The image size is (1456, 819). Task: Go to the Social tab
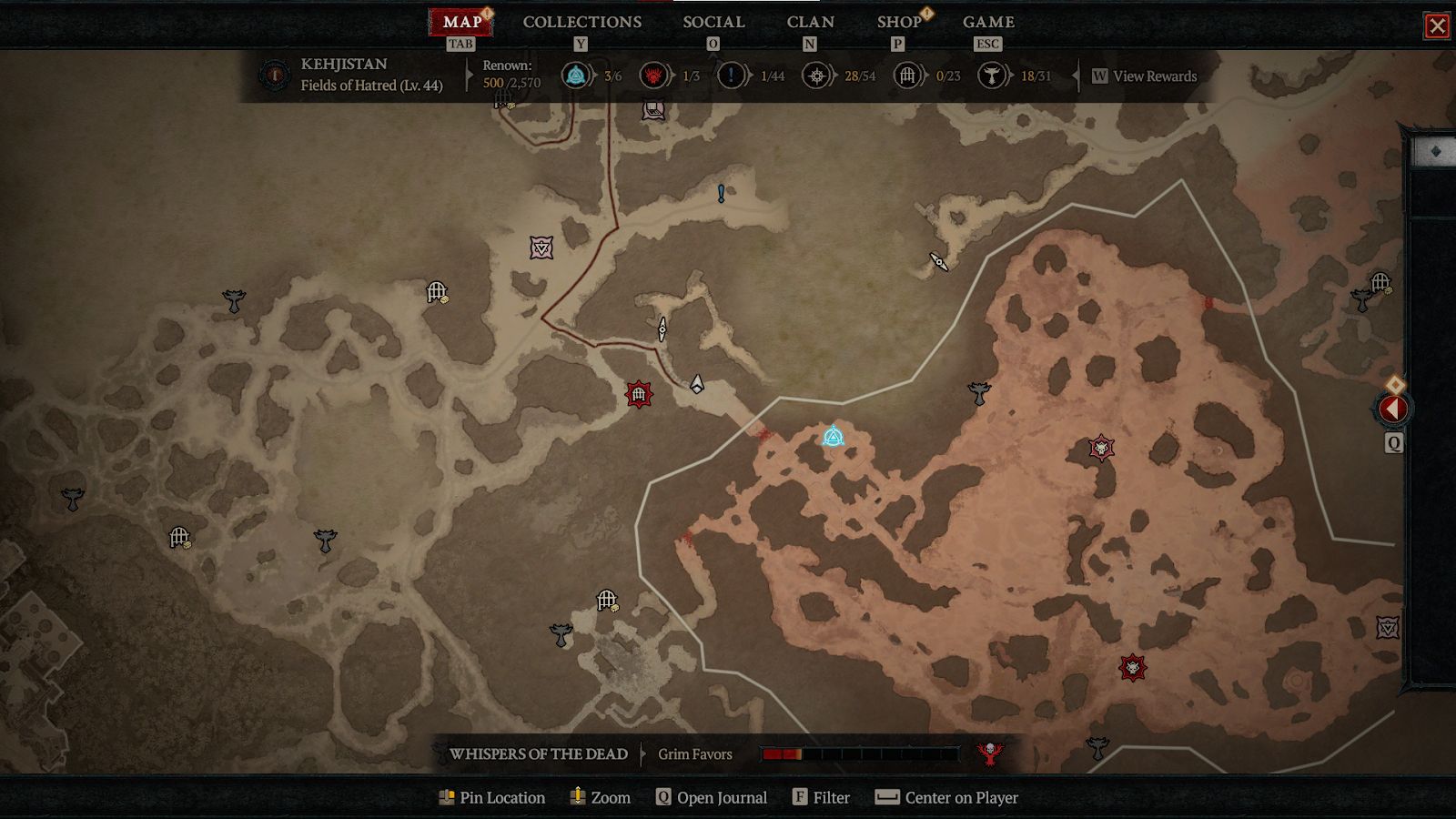[x=713, y=22]
